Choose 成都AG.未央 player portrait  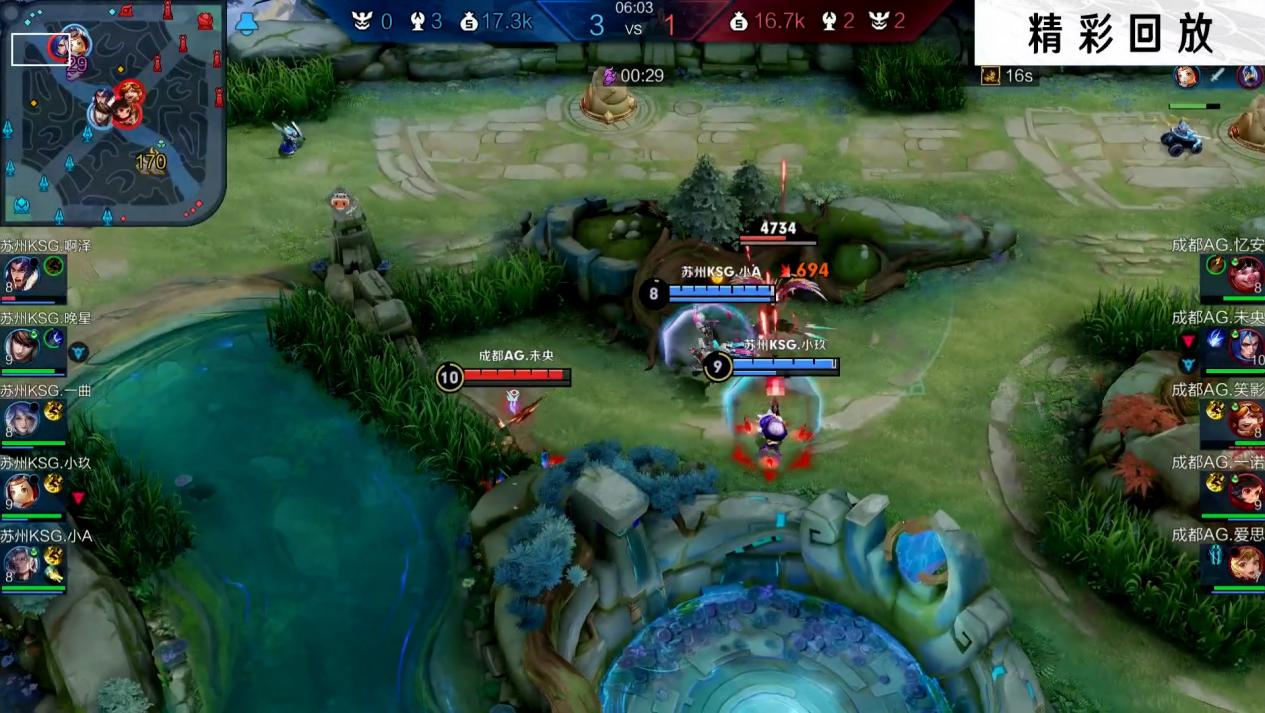tap(1245, 347)
